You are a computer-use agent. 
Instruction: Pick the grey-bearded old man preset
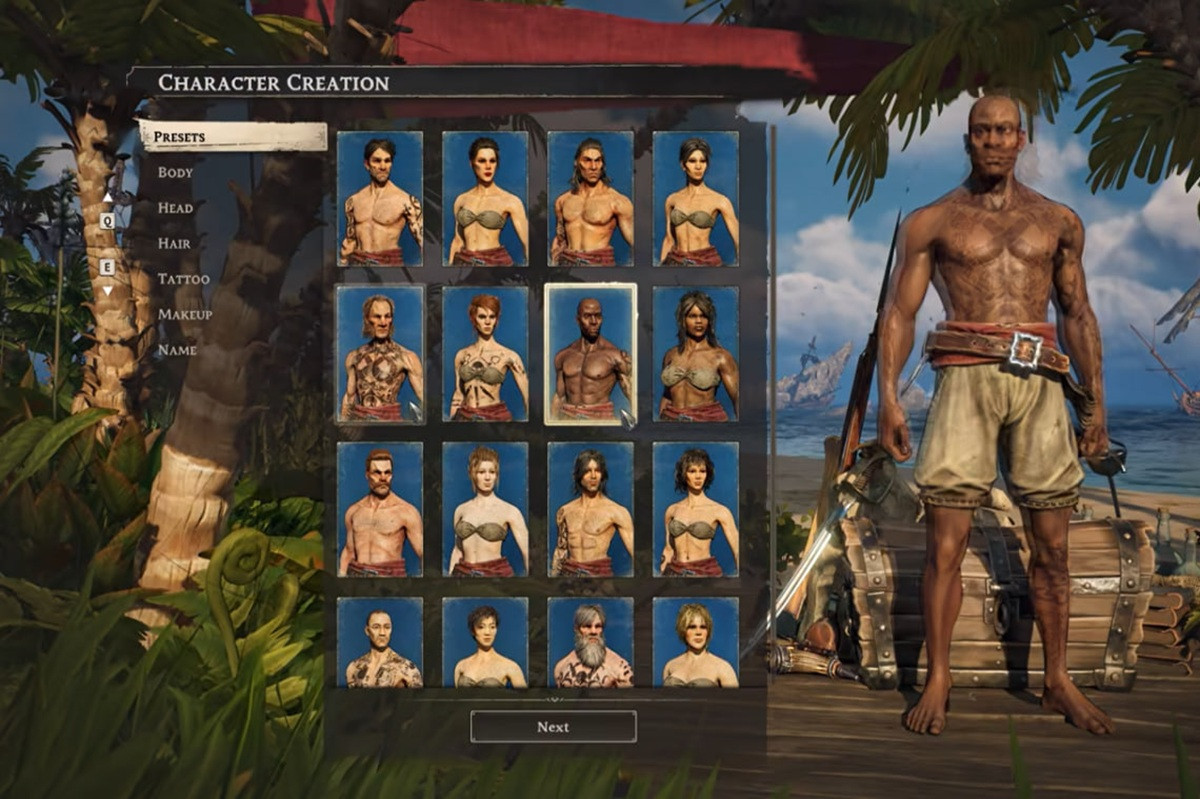[x=590, y=642]
